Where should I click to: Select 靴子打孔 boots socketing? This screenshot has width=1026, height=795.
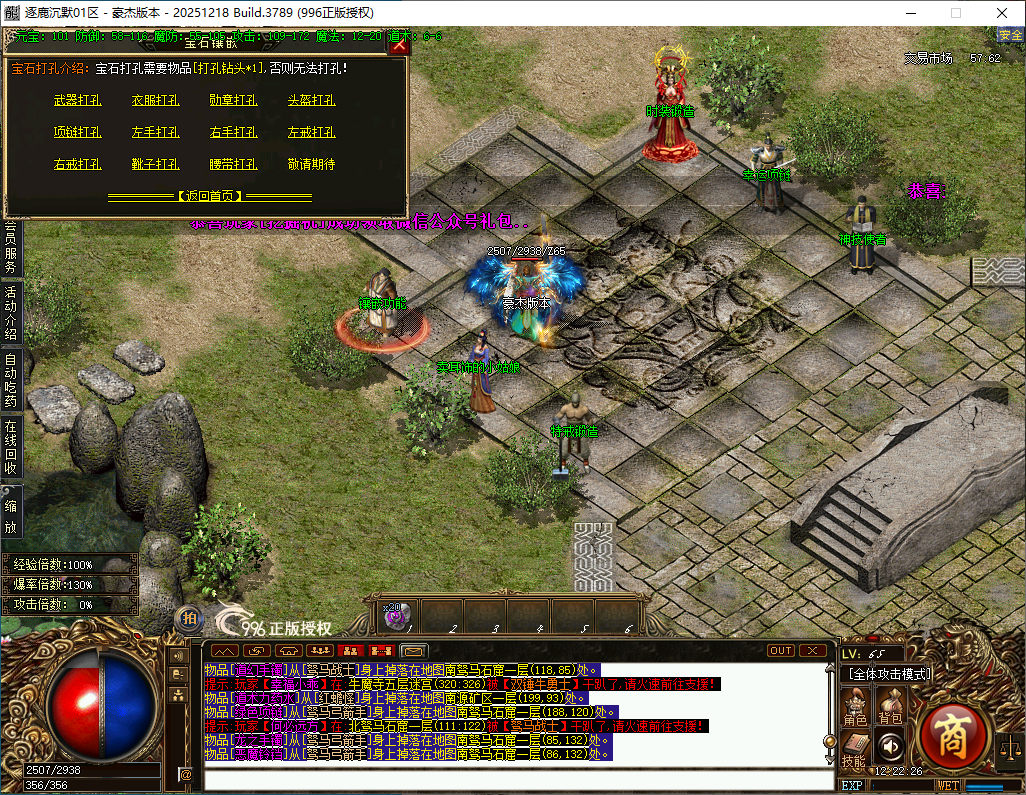coord(156,165)
